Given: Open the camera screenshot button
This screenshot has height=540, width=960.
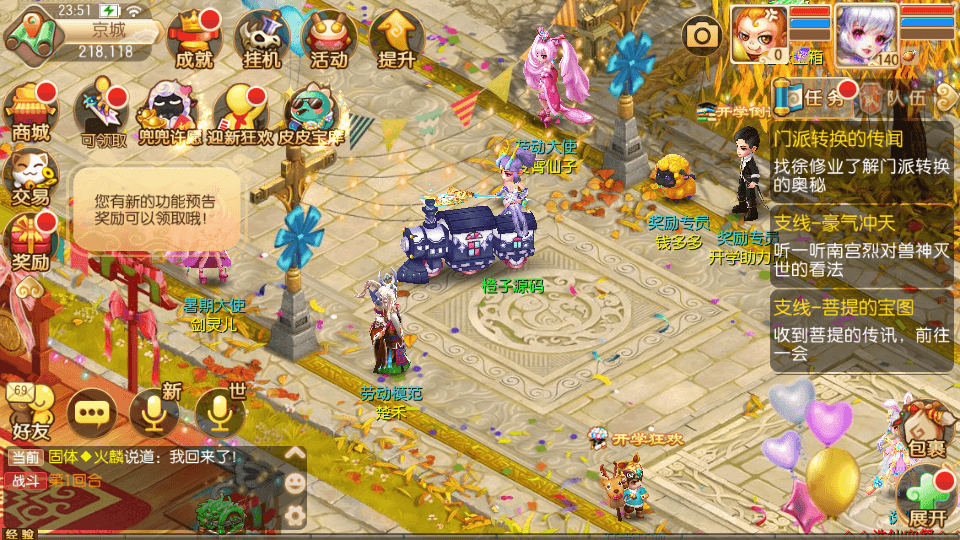Looking at the screenshot, I should (702, 36).
